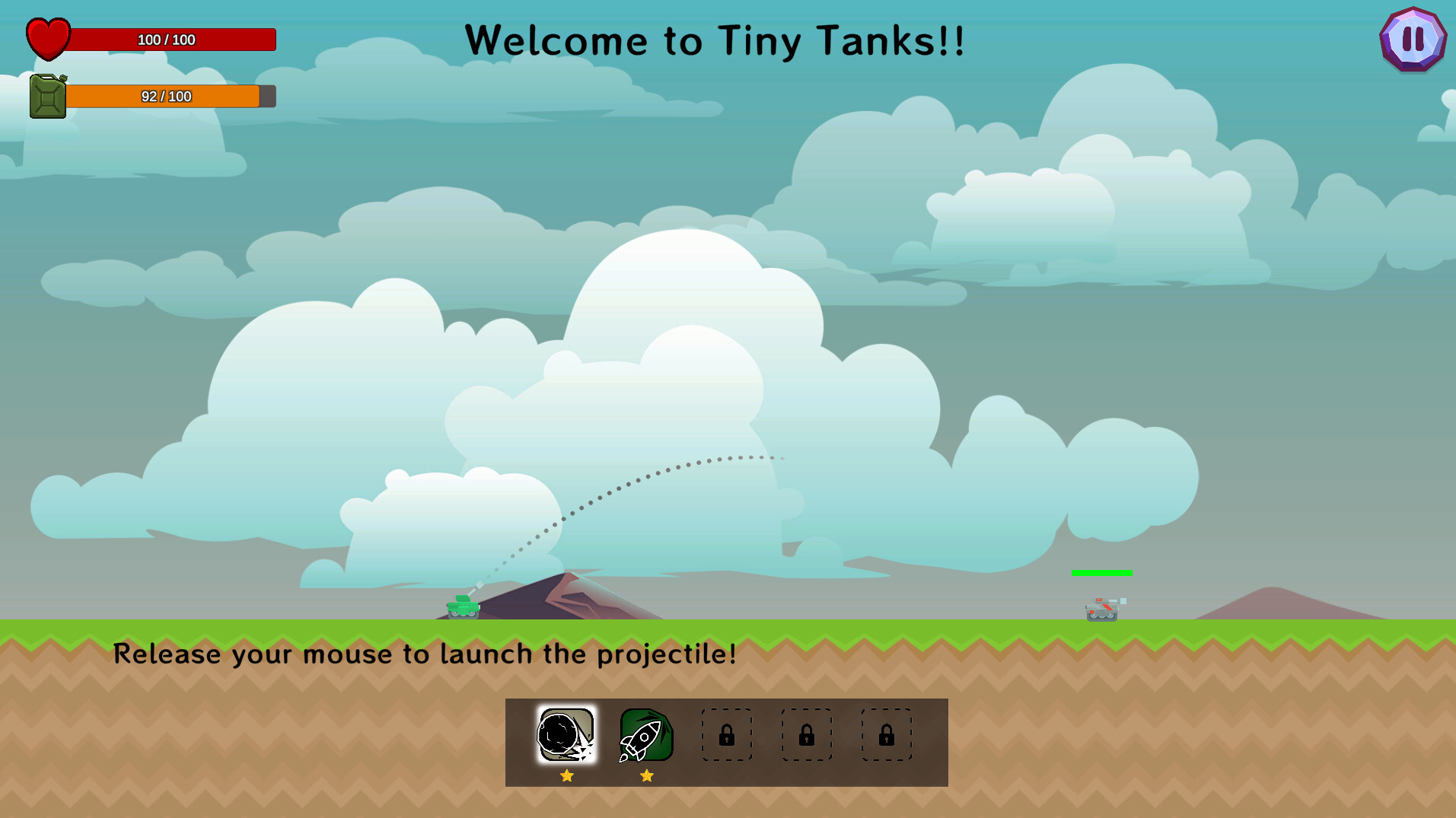Click the player's green tank
The width and height of the screenshot is (1456, 818).
point(462,605)
